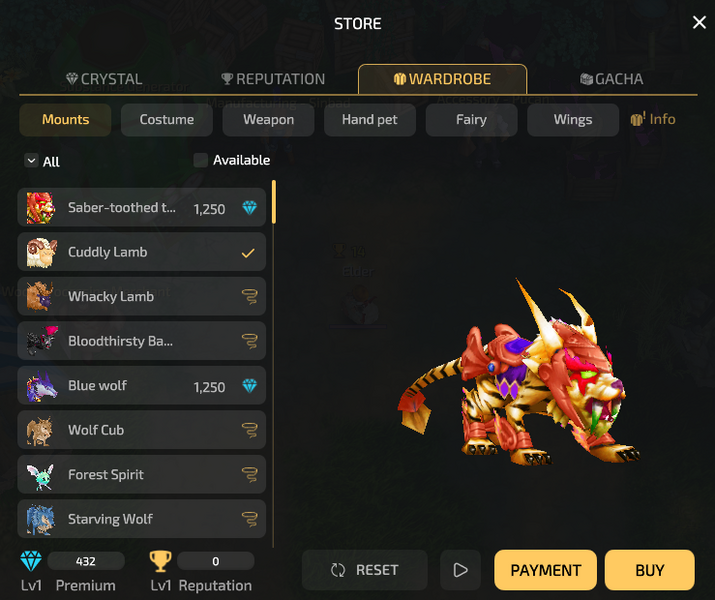Open the wardrobe Info link

point(653,119)
